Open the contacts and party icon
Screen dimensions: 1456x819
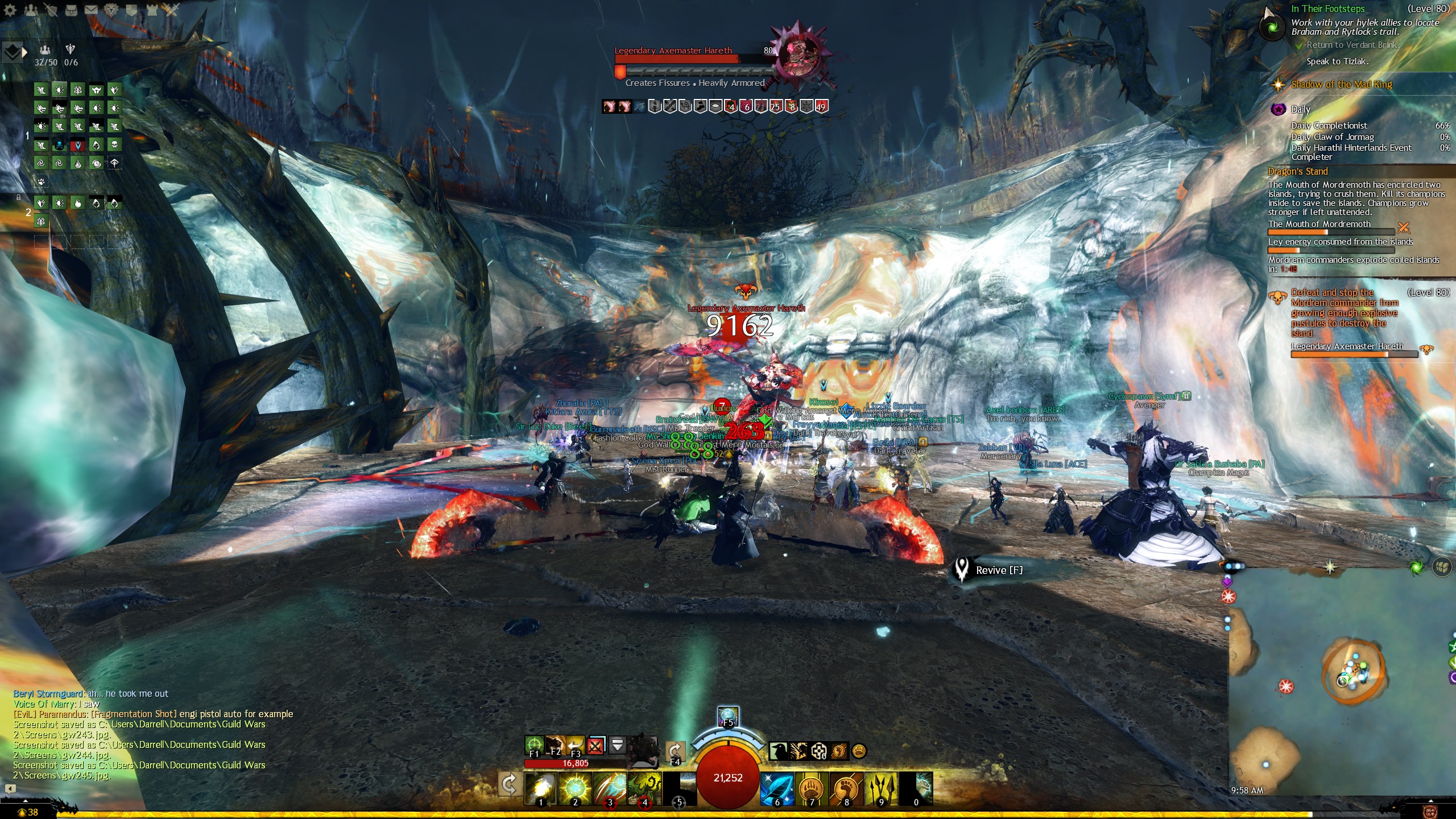(31, 10)
